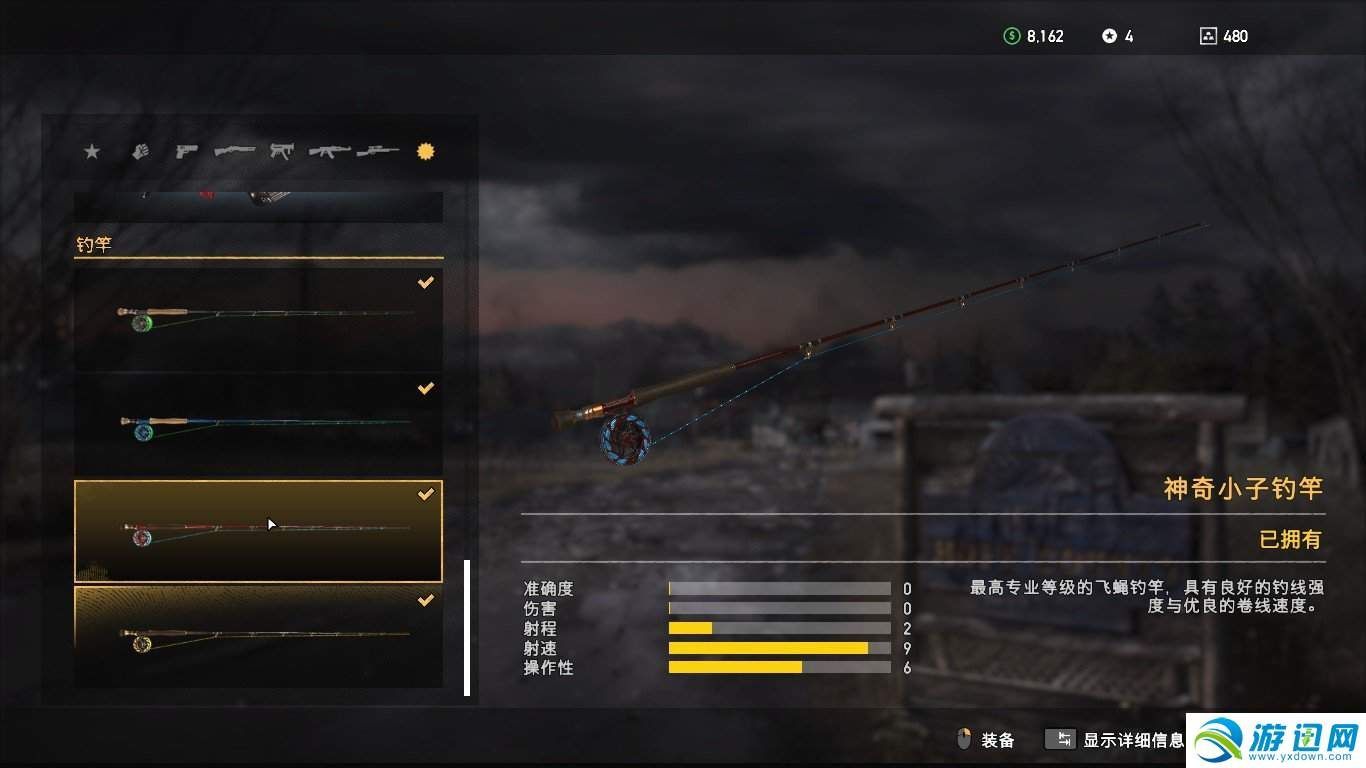The image size is (1366, 768).
Task: Choose the sniper rifle tab
Action: tap(378, 151)
